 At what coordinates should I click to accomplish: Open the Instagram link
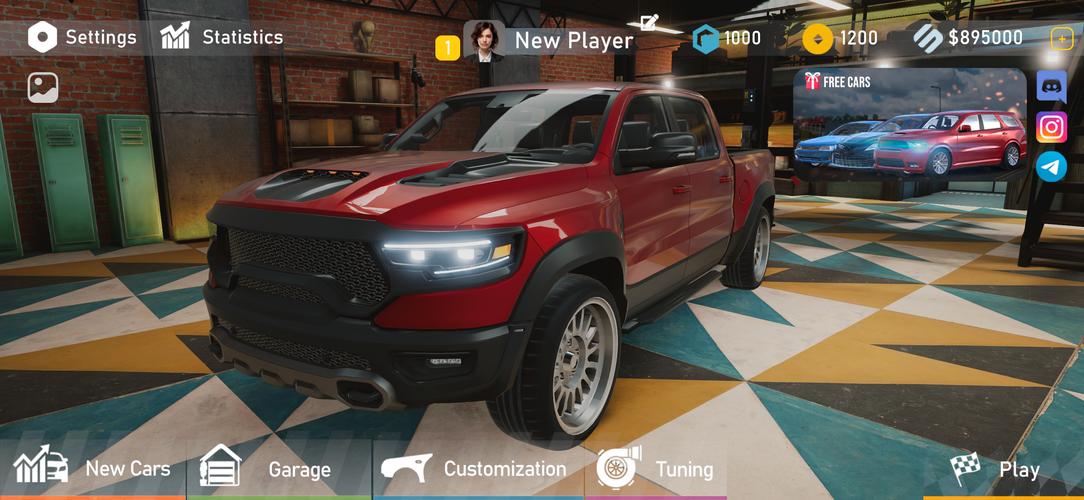click(1051, 127)
